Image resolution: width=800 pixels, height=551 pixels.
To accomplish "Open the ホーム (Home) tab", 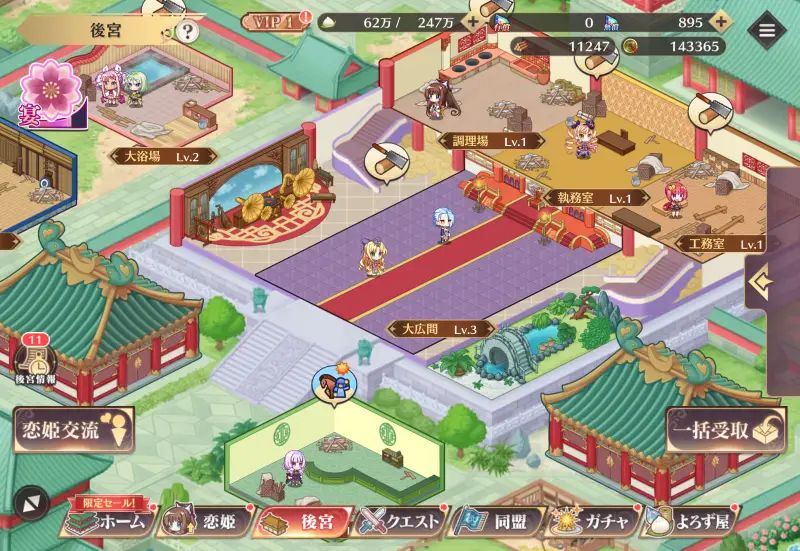I will tap(108, 521).
